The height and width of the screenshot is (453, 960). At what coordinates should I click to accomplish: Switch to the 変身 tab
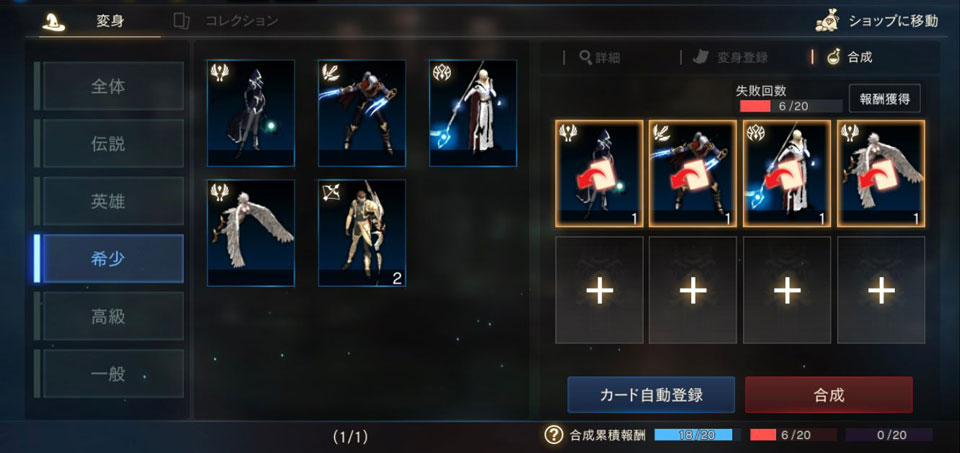click(99, 20)
